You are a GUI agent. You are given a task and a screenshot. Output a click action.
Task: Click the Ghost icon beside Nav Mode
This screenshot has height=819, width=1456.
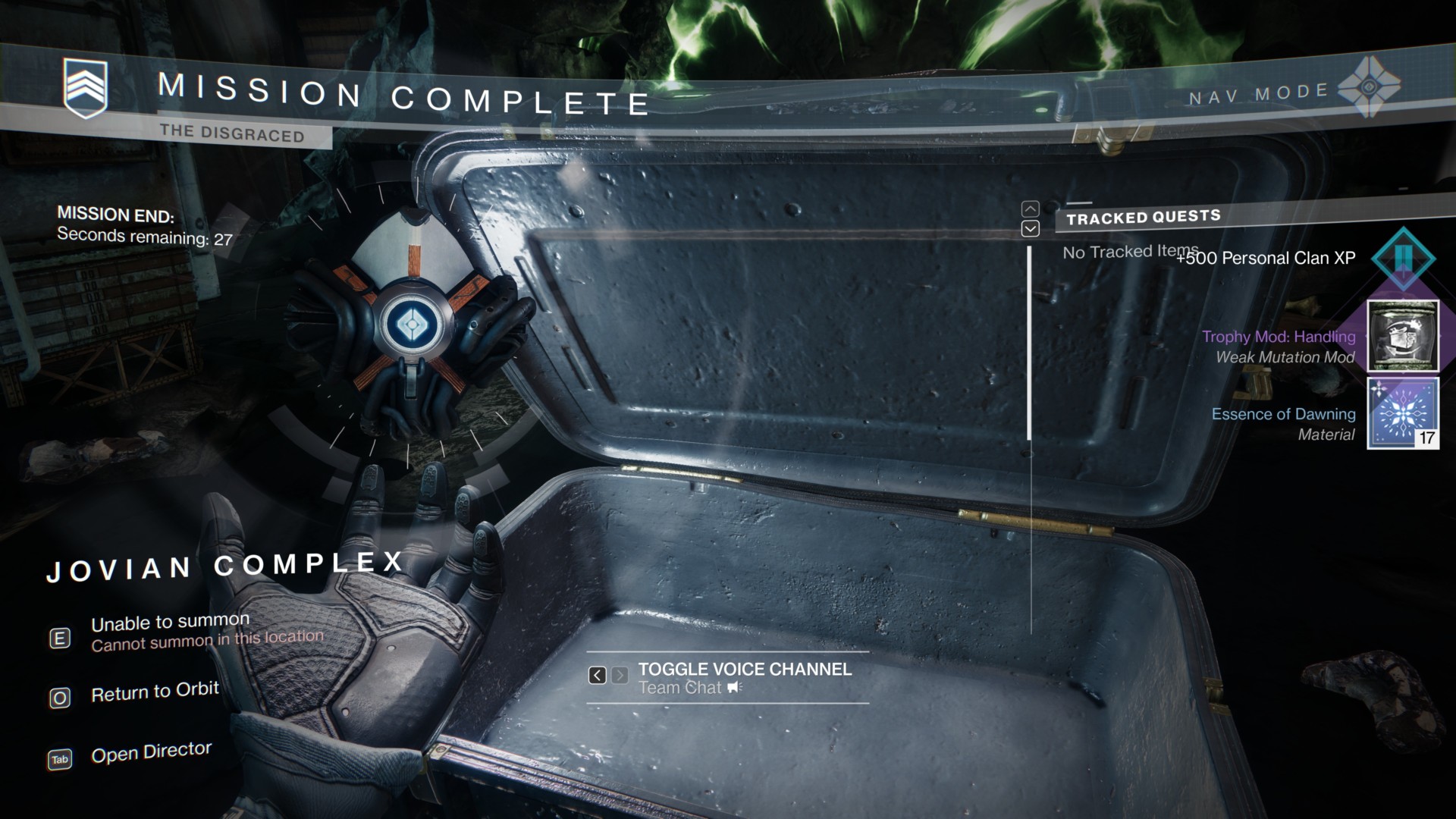1368,87
